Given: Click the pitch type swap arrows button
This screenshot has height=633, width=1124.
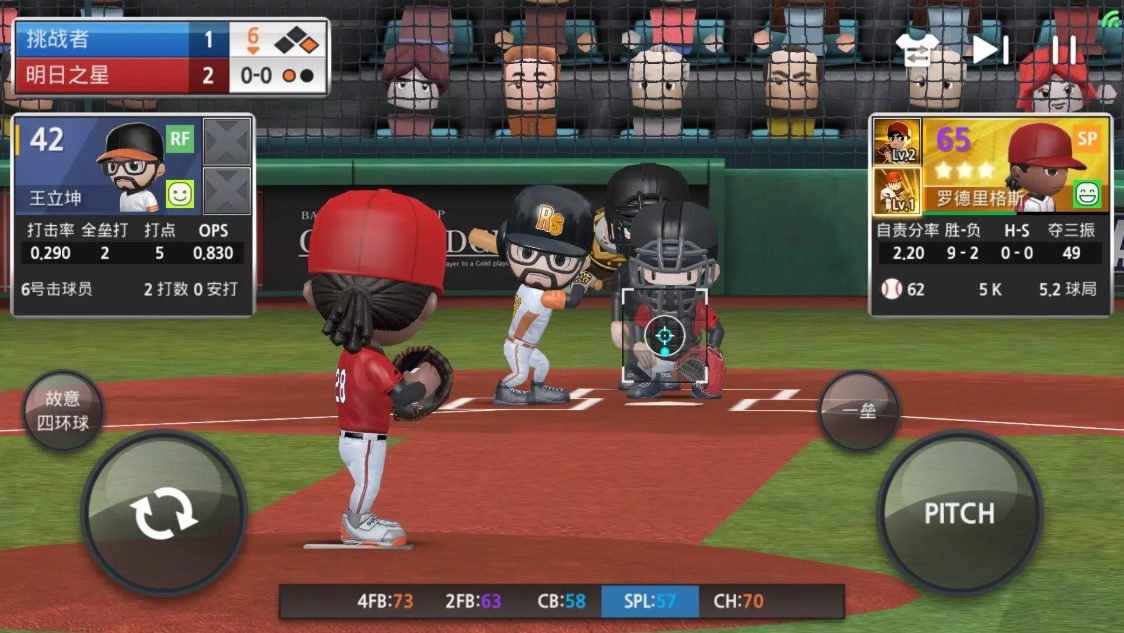Looking at the screenshot, I should pos(164,514).
